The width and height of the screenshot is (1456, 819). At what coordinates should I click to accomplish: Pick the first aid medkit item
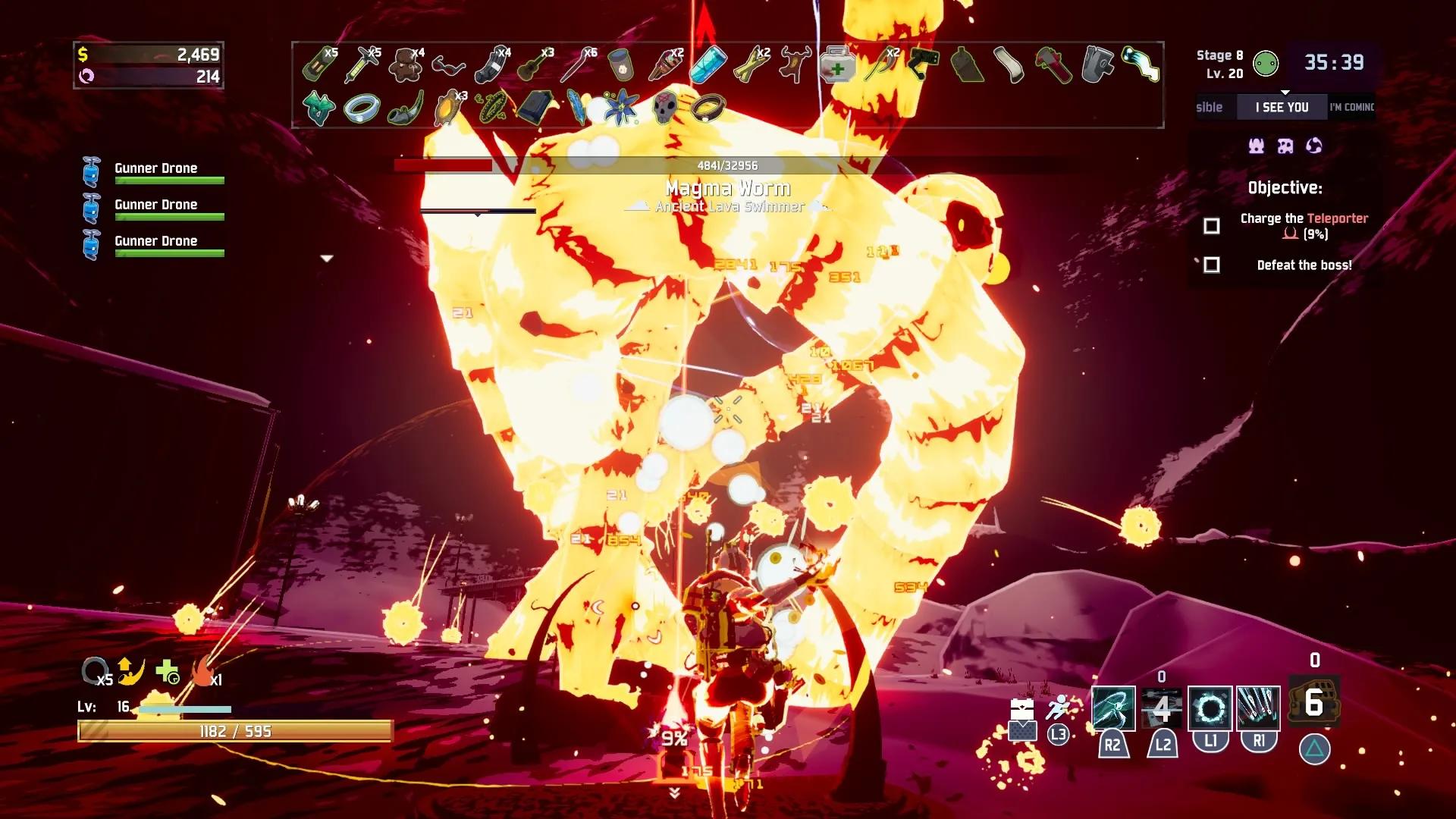pos(836,66)
